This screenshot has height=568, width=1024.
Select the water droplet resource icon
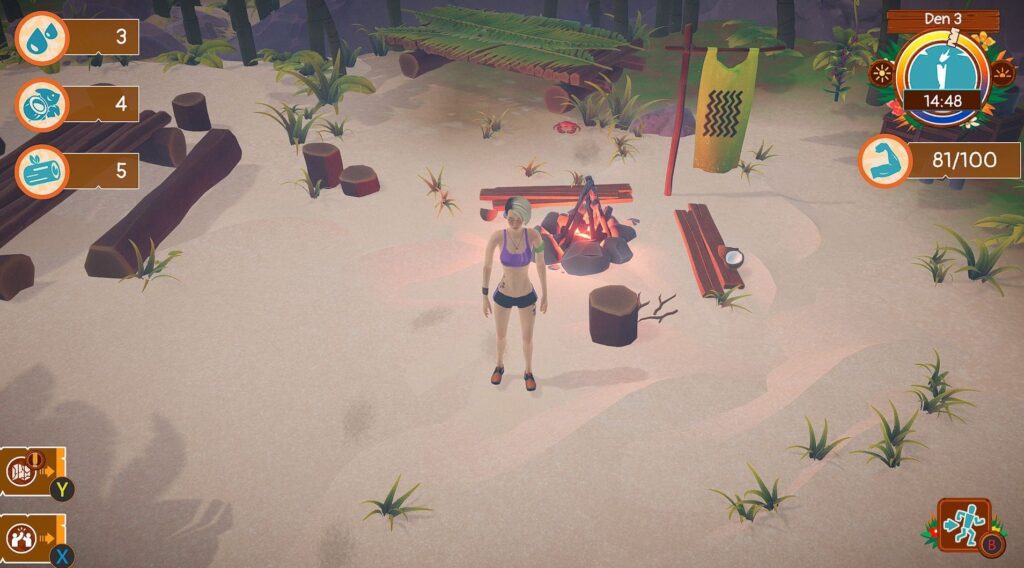[40, 38]
